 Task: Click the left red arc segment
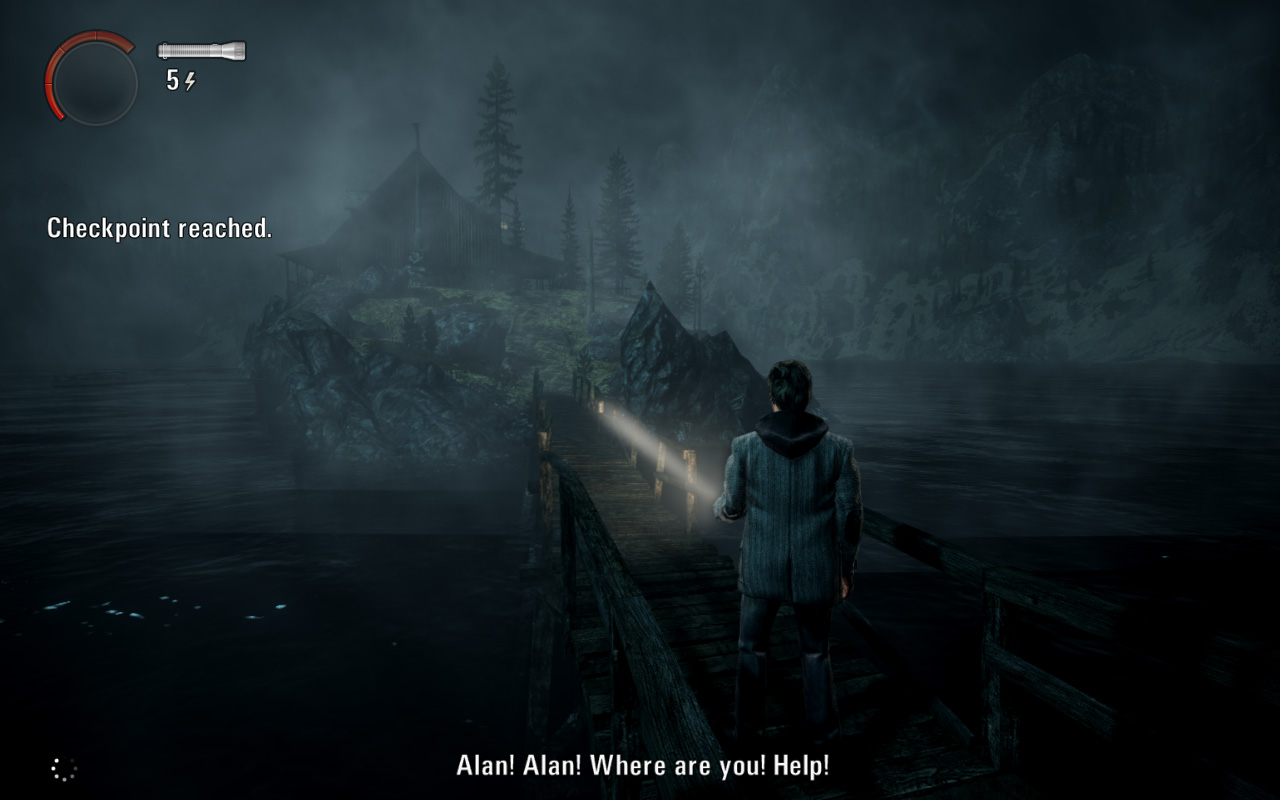pos(50,80)
